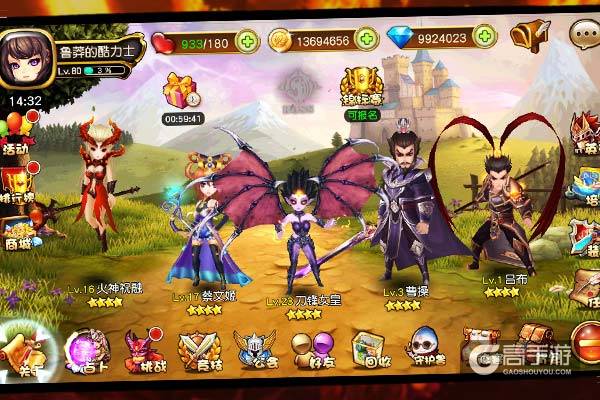Open the mailbox icon

click(x=528, y=36)
